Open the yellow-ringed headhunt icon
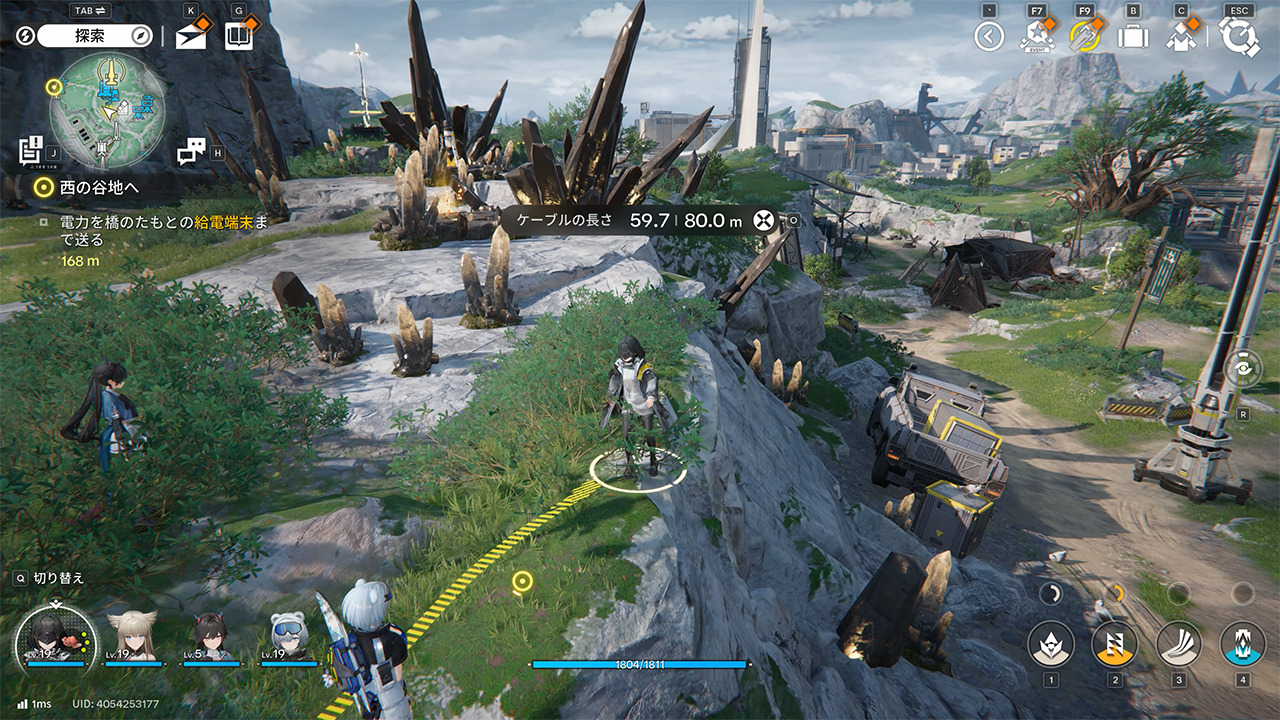Screen dimensions: 1280x720 [1084, 36]
